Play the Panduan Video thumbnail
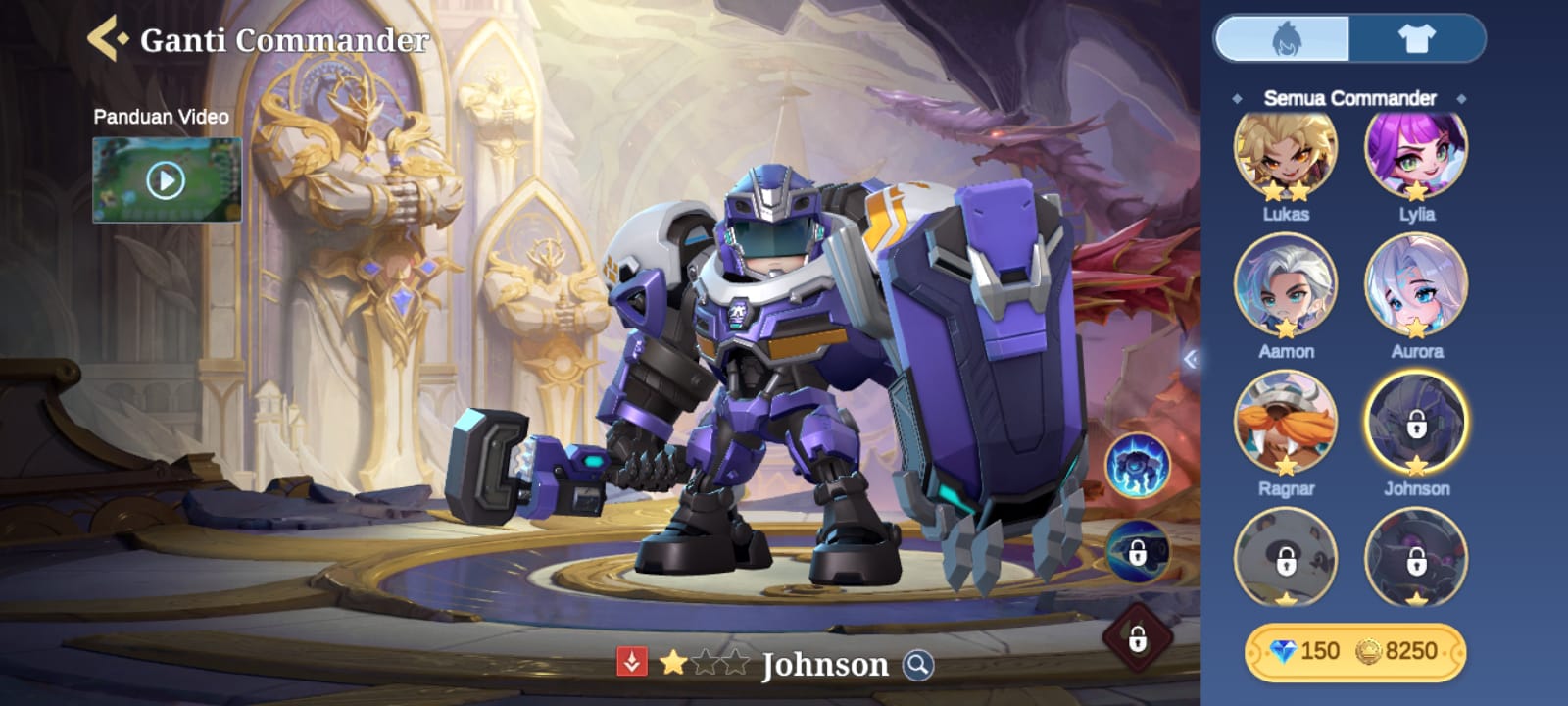1568x706 pixels. [x=167, y=180]
